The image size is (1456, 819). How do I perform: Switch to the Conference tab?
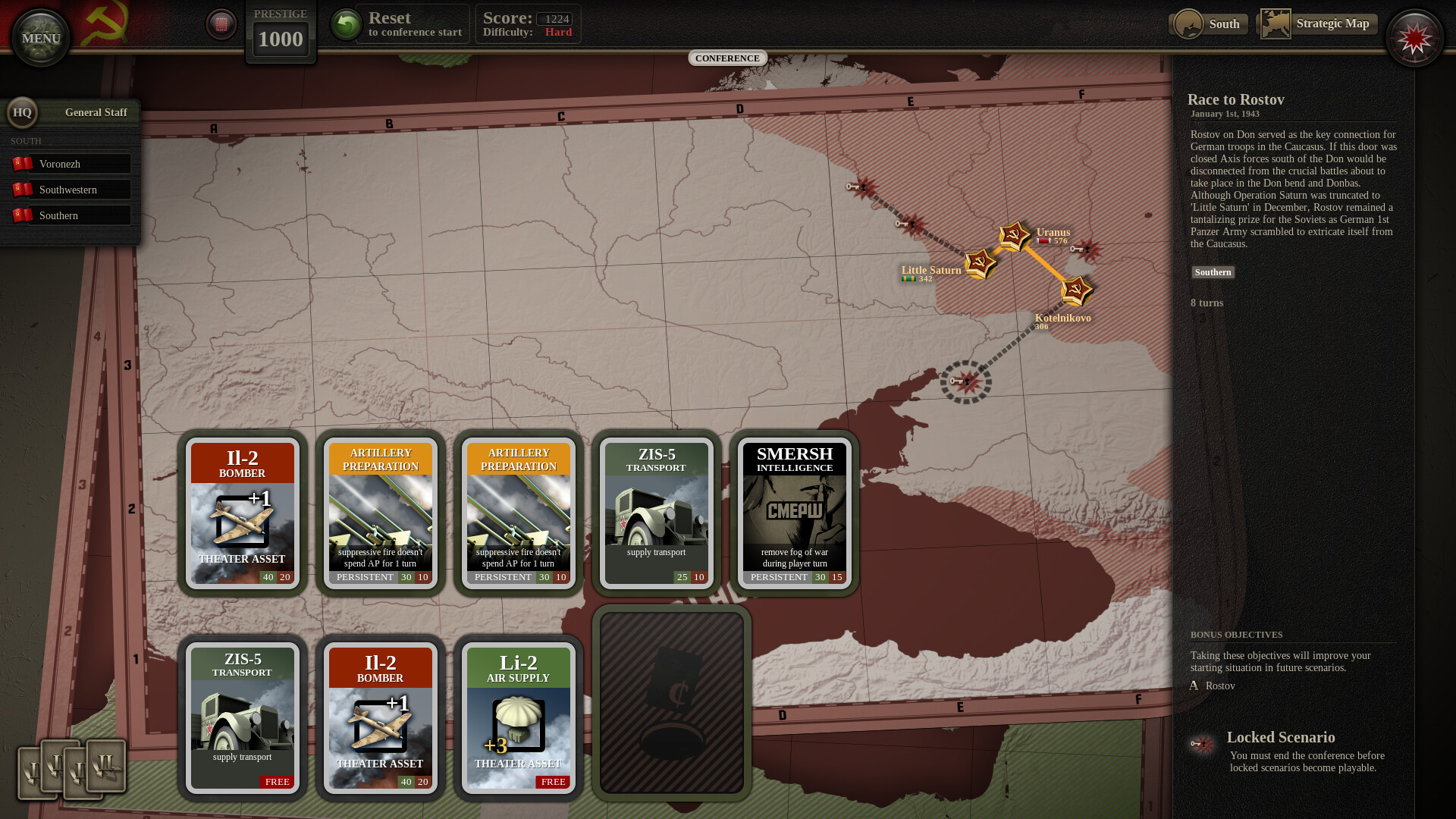[x=727, y=58]
